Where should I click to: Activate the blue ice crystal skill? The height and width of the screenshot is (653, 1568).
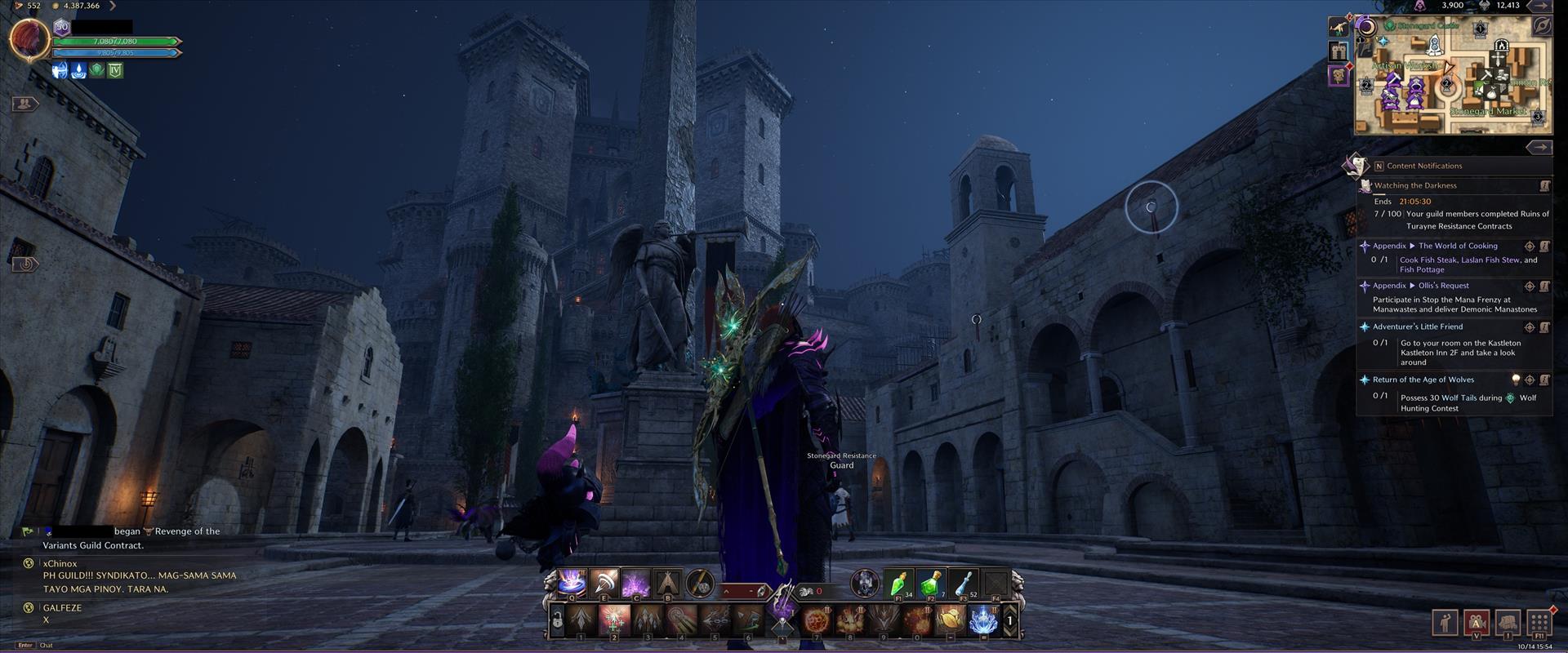pos(983,620)
